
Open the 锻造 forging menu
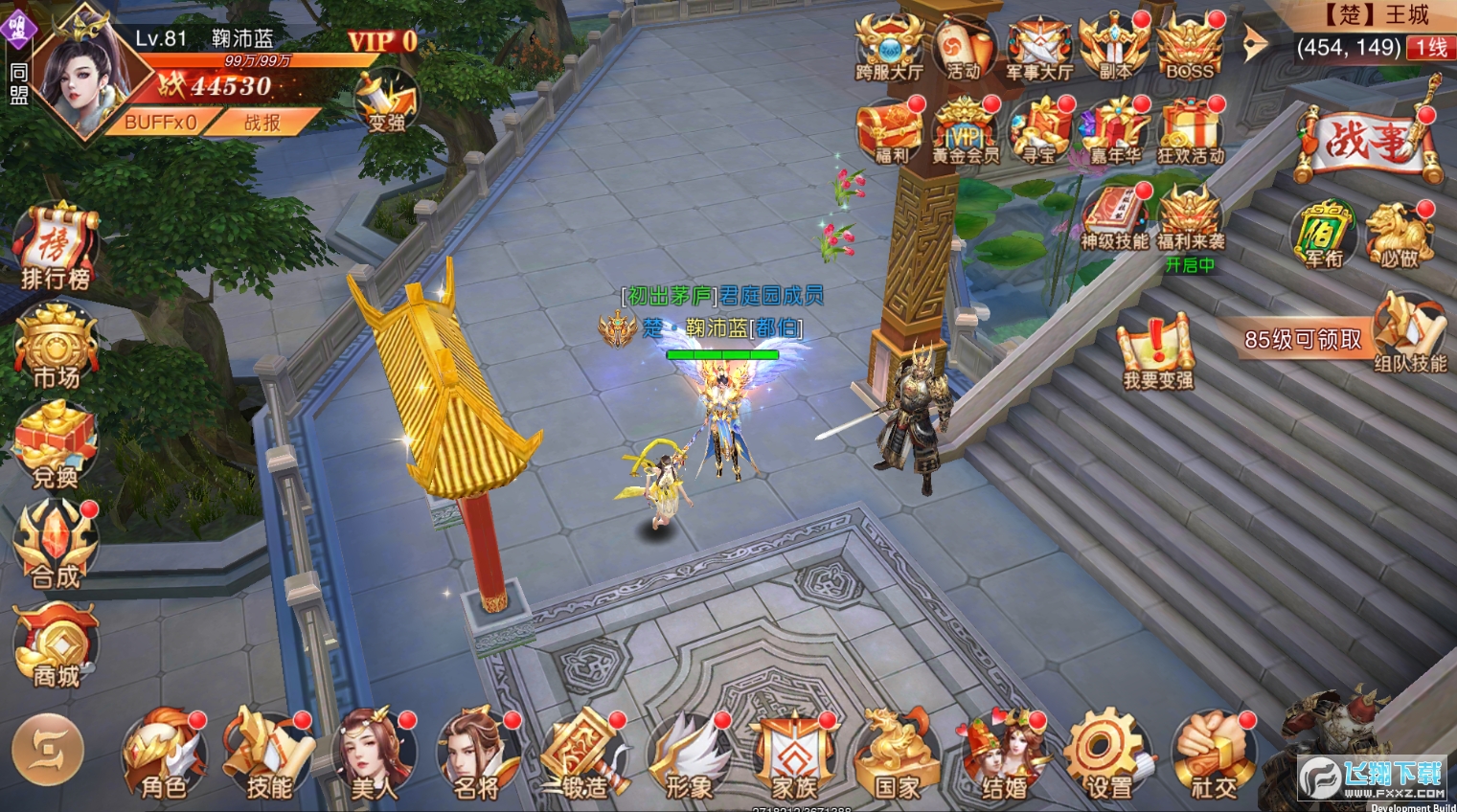click(x=583, y=756)
